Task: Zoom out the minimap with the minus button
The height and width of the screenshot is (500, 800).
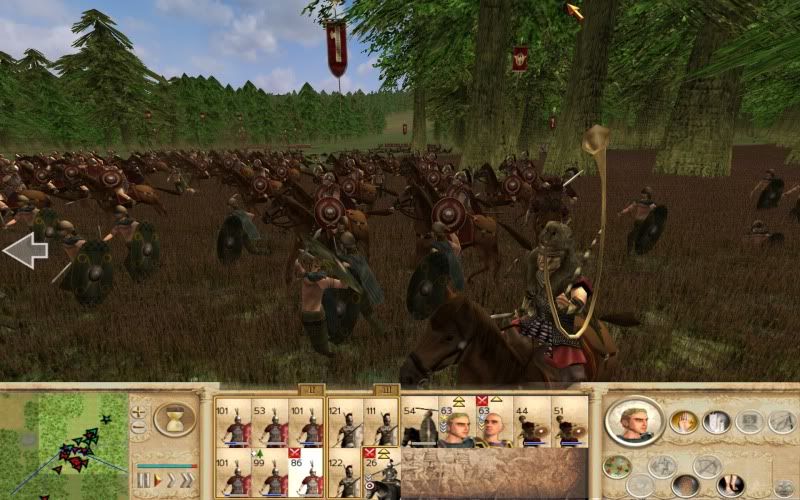Action: [x=139, y=427]
